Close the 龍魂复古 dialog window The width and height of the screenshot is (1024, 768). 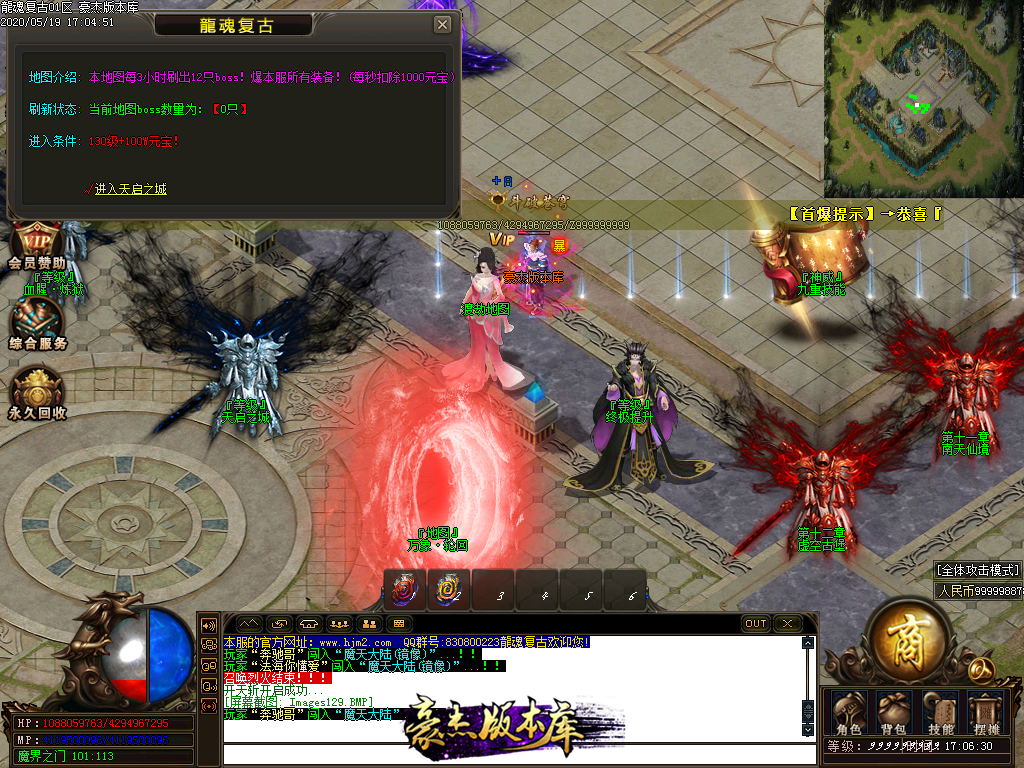click(442, 24)
